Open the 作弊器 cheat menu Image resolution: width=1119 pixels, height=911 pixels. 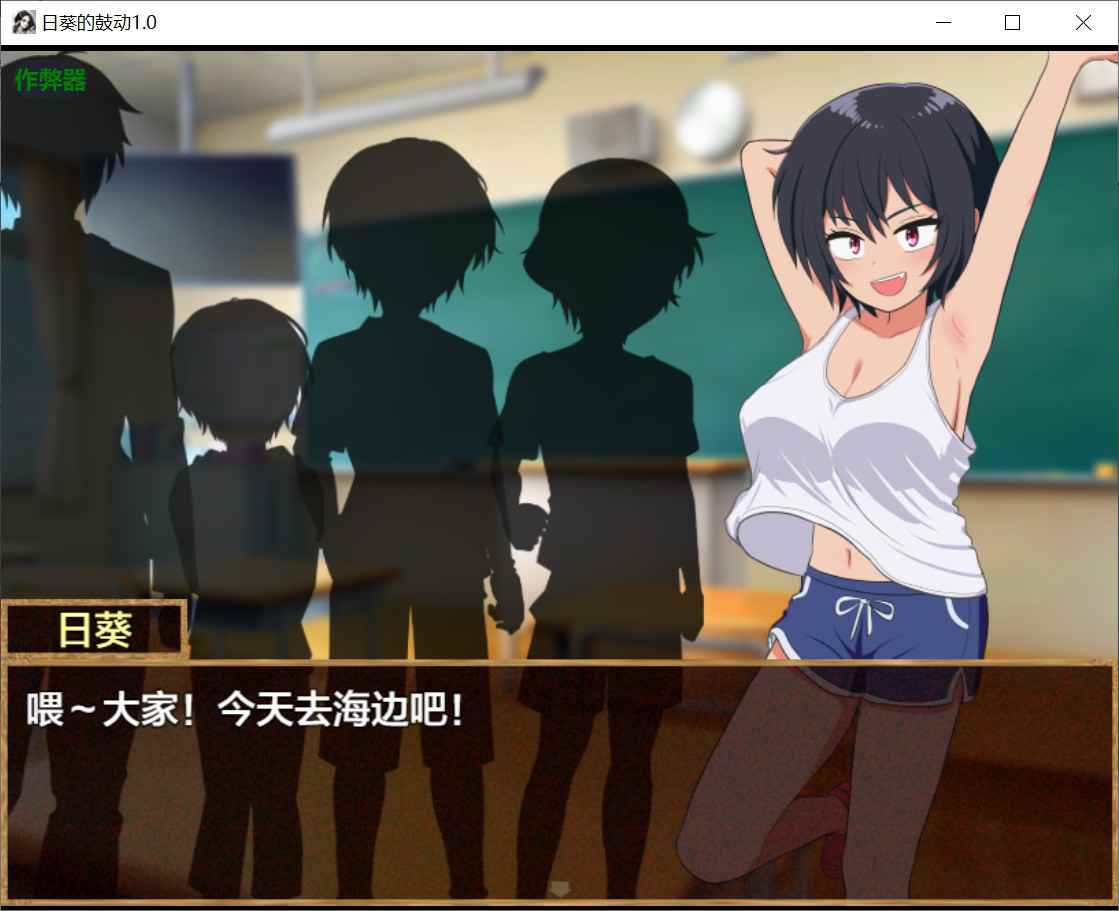[x=51, y=81]
